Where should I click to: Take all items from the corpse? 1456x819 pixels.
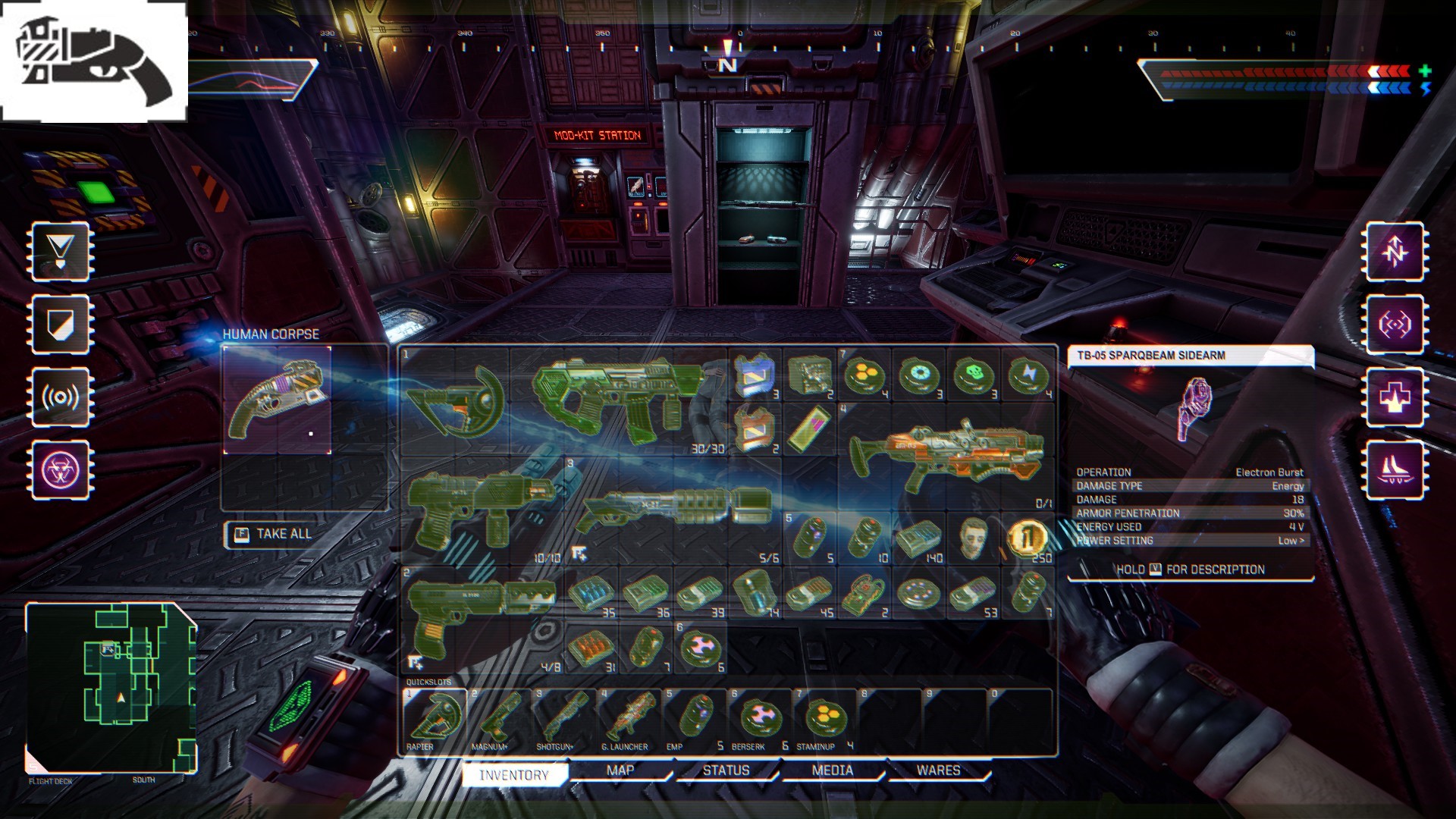click(x=272, y=535)
